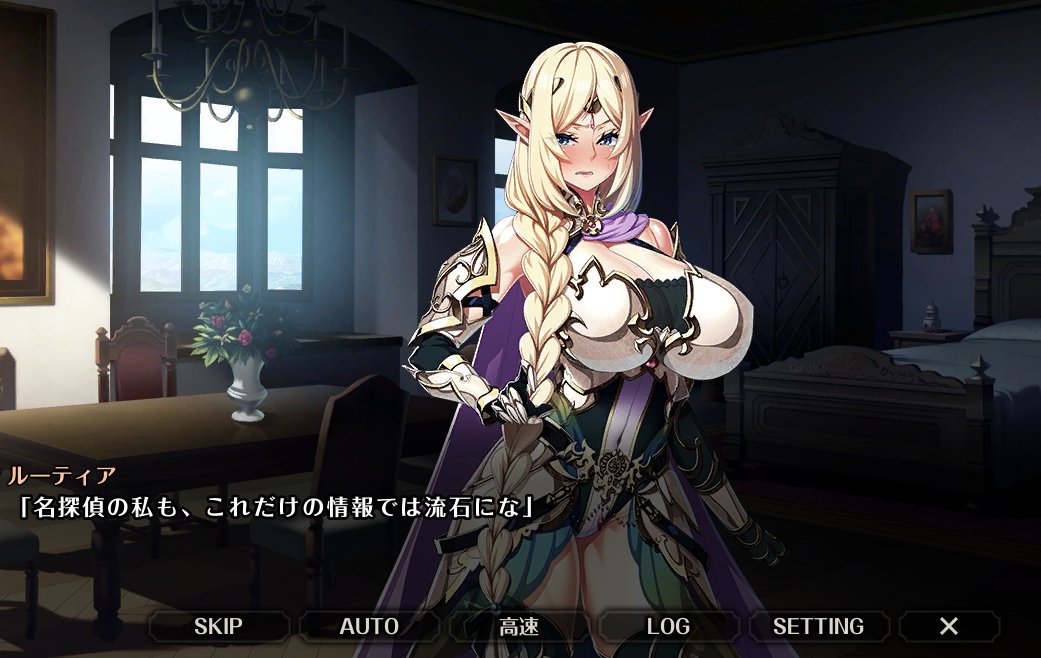
Task: Hide the dialogue window with X
Action: tap(948, 627)
